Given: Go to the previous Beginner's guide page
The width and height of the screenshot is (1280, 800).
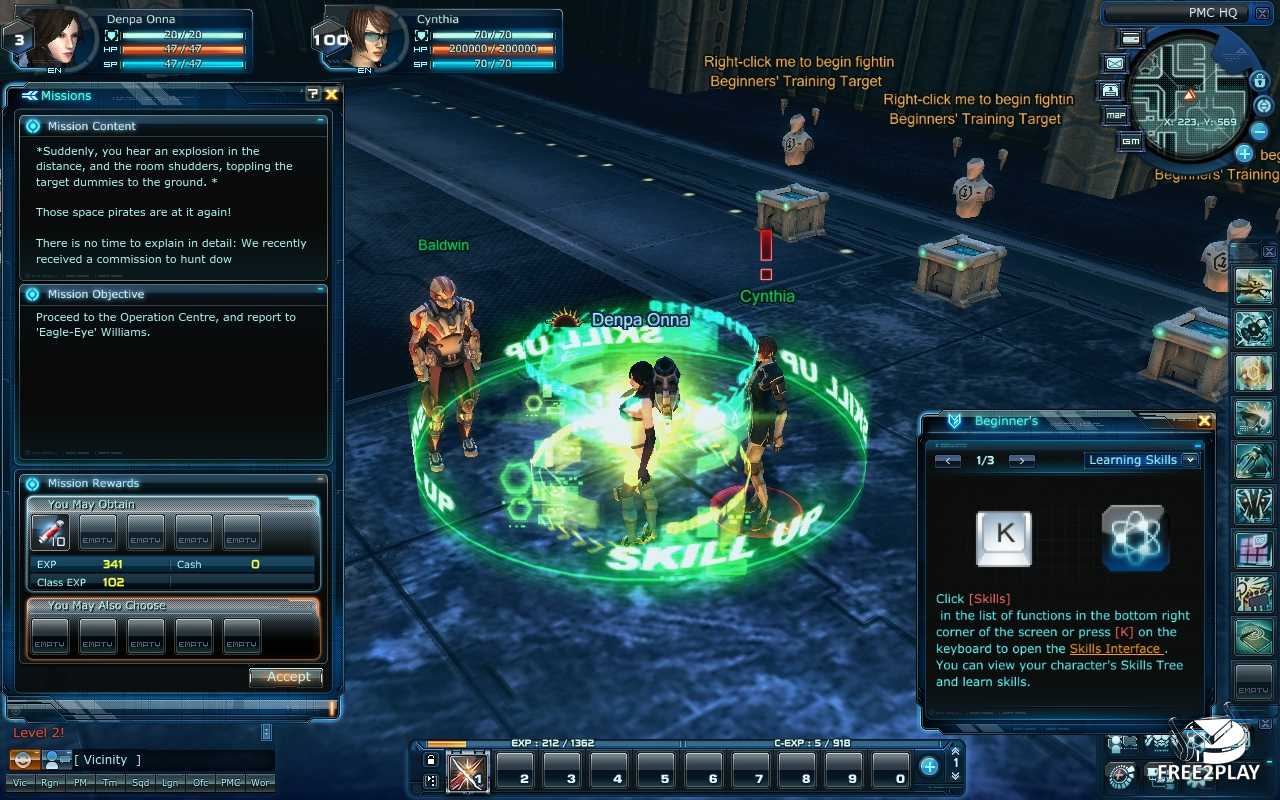Looking at the screenshot, I should 947,460.
